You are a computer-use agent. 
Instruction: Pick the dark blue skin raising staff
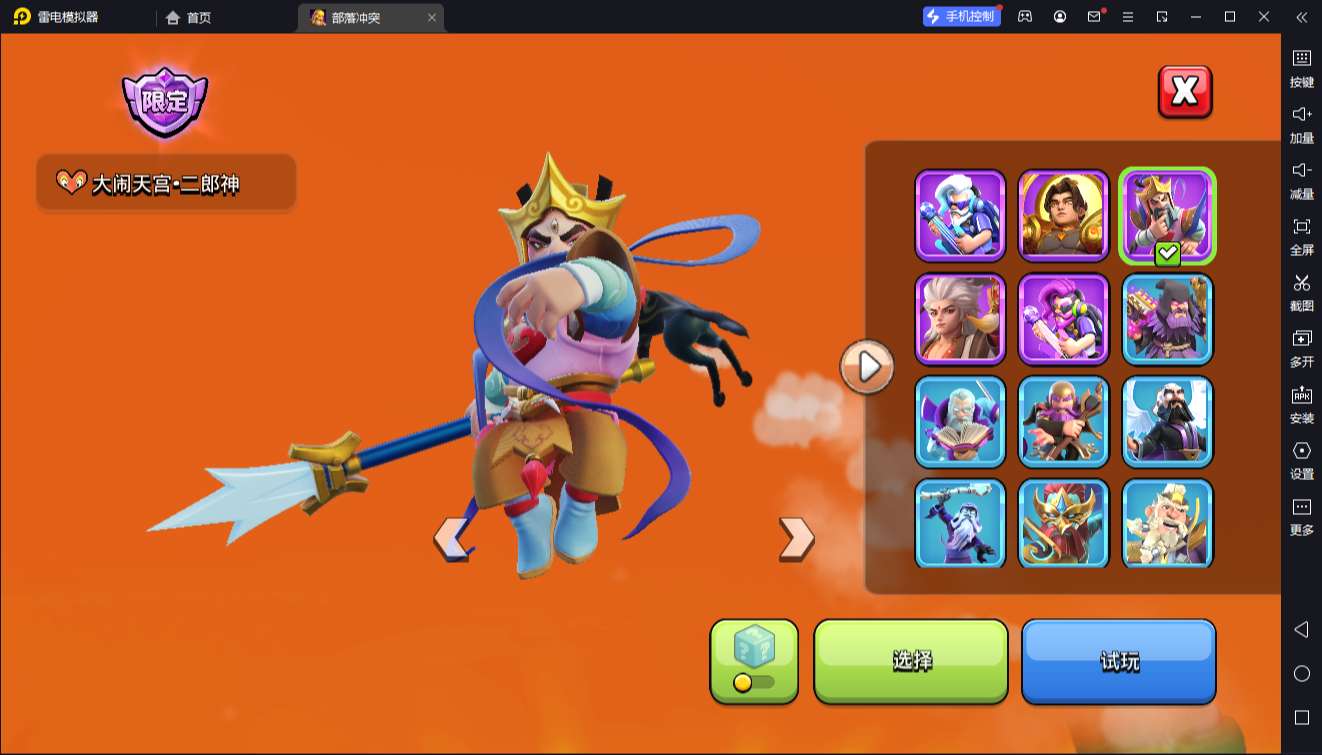pyautogui.click(x=960, y=523)
